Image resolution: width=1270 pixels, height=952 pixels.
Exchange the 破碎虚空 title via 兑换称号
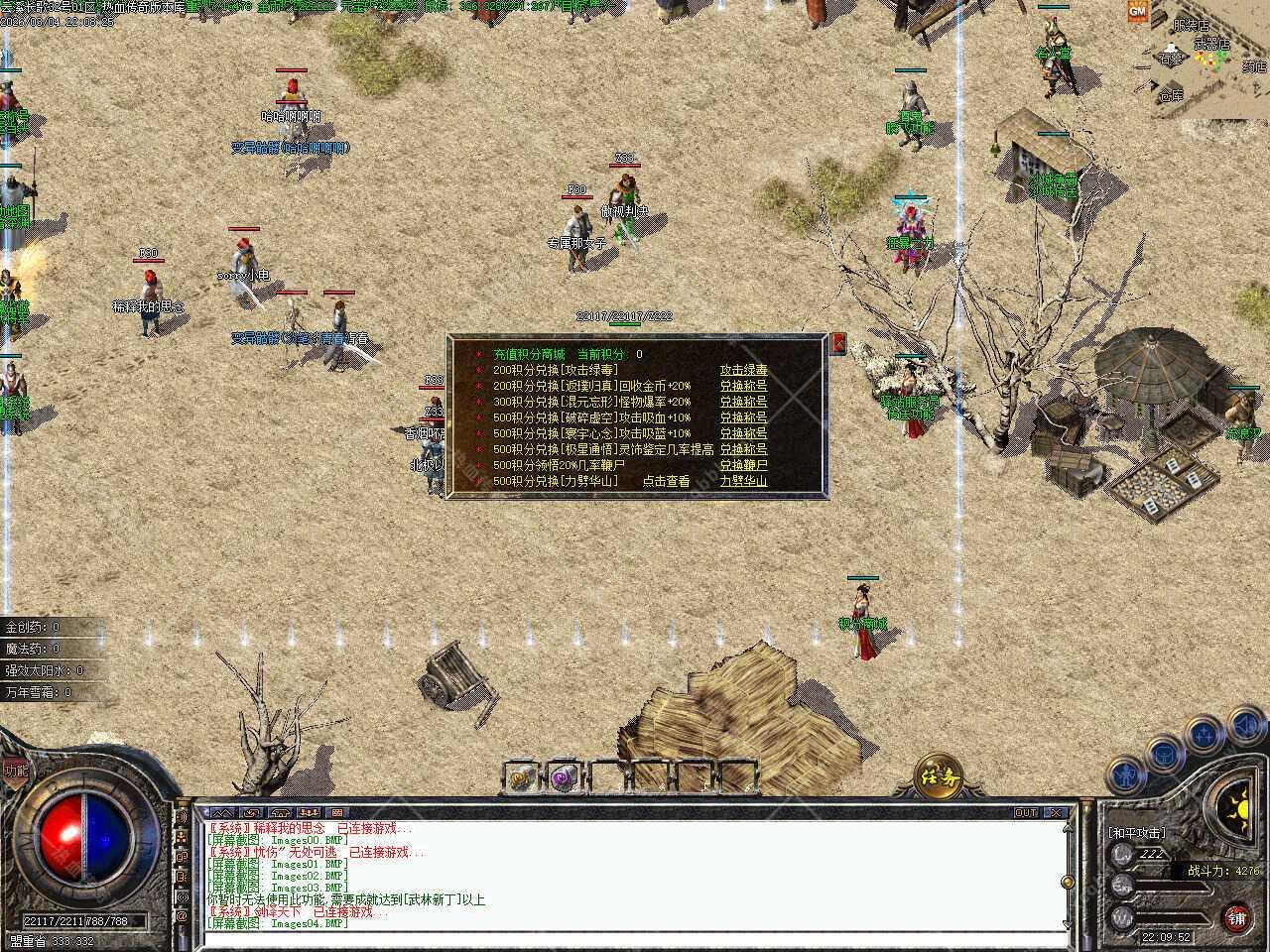[x=743, y=417]
